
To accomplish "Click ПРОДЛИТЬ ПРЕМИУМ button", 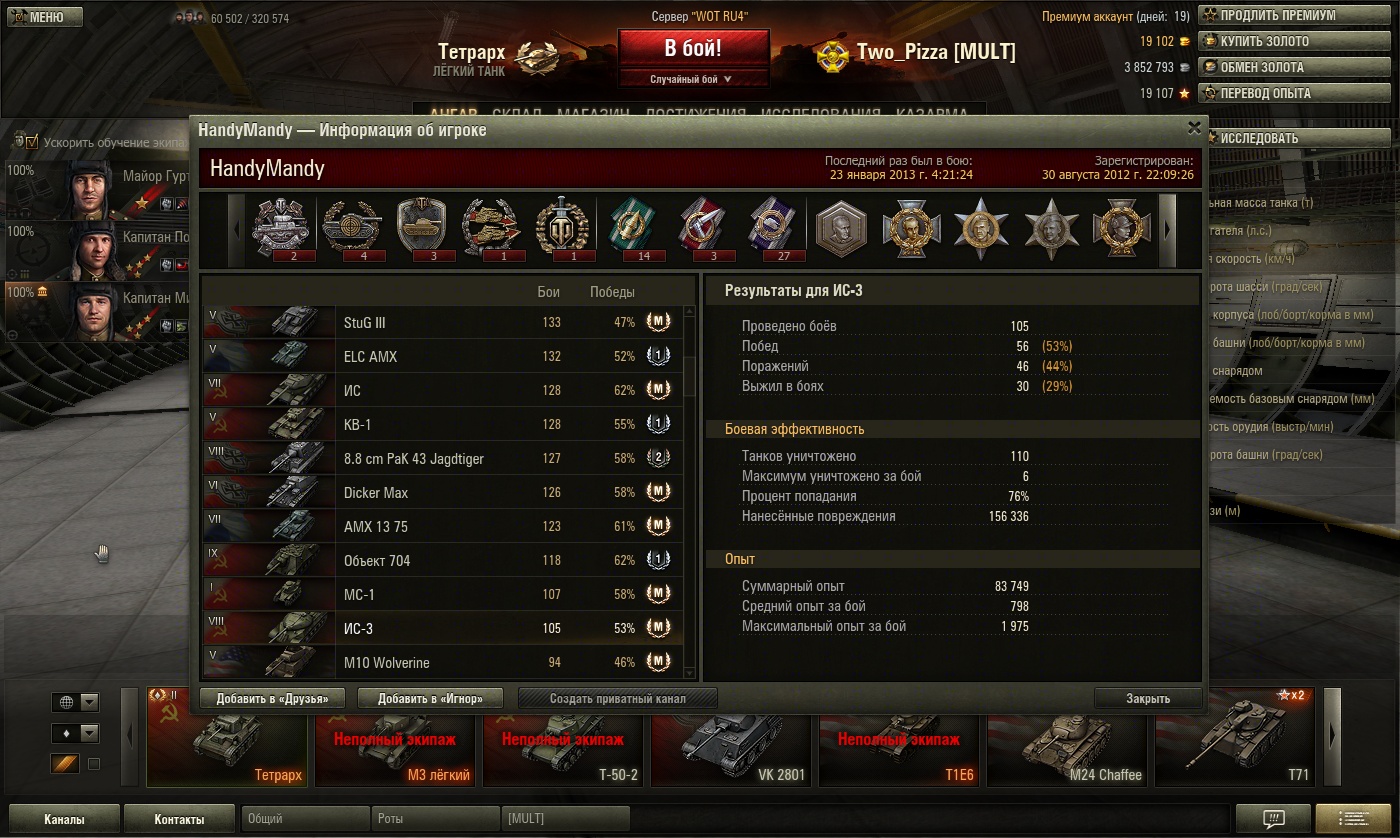I will (x=1268, y=15).
